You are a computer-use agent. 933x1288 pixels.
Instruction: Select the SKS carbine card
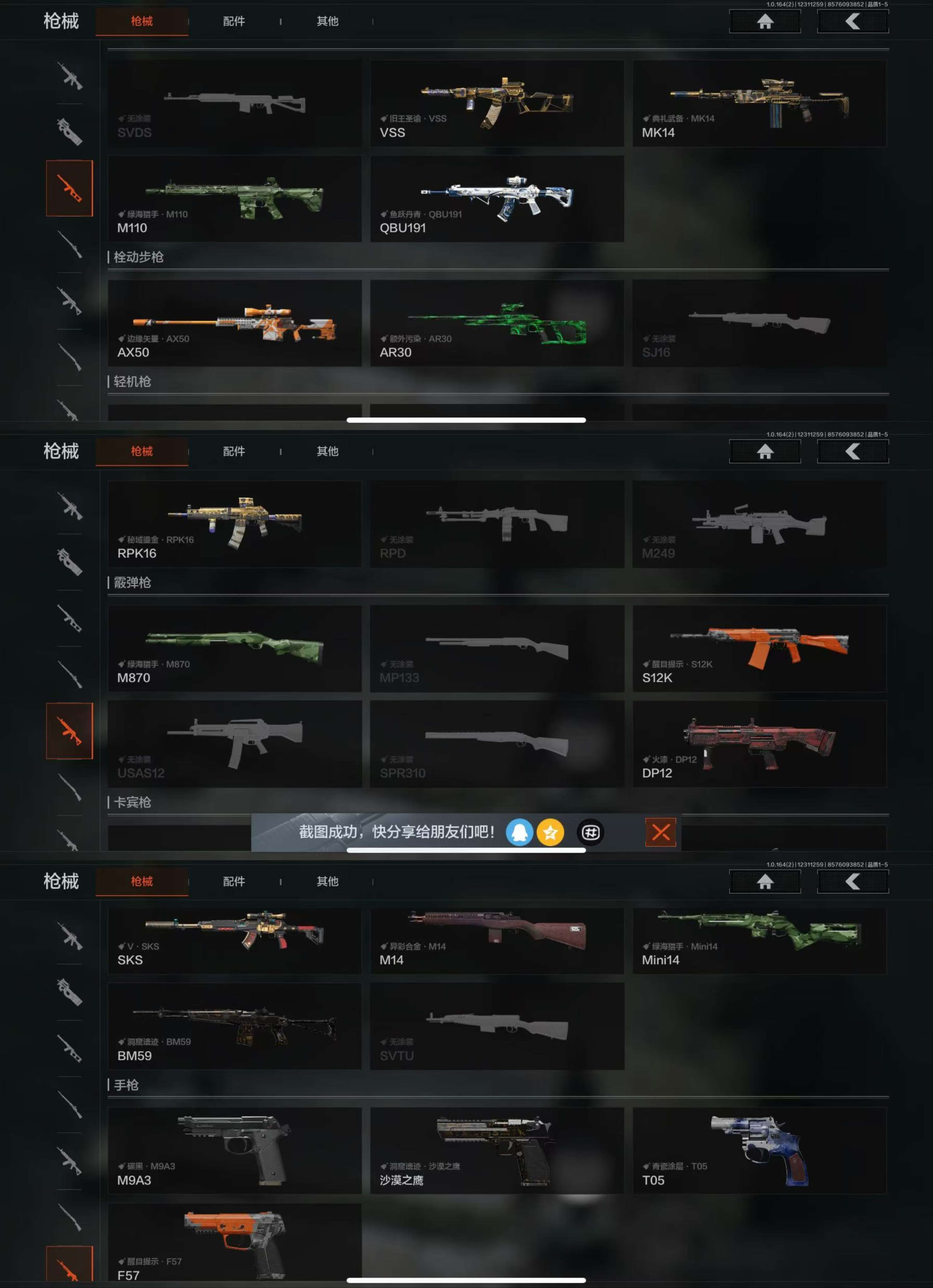pos(234,940)
